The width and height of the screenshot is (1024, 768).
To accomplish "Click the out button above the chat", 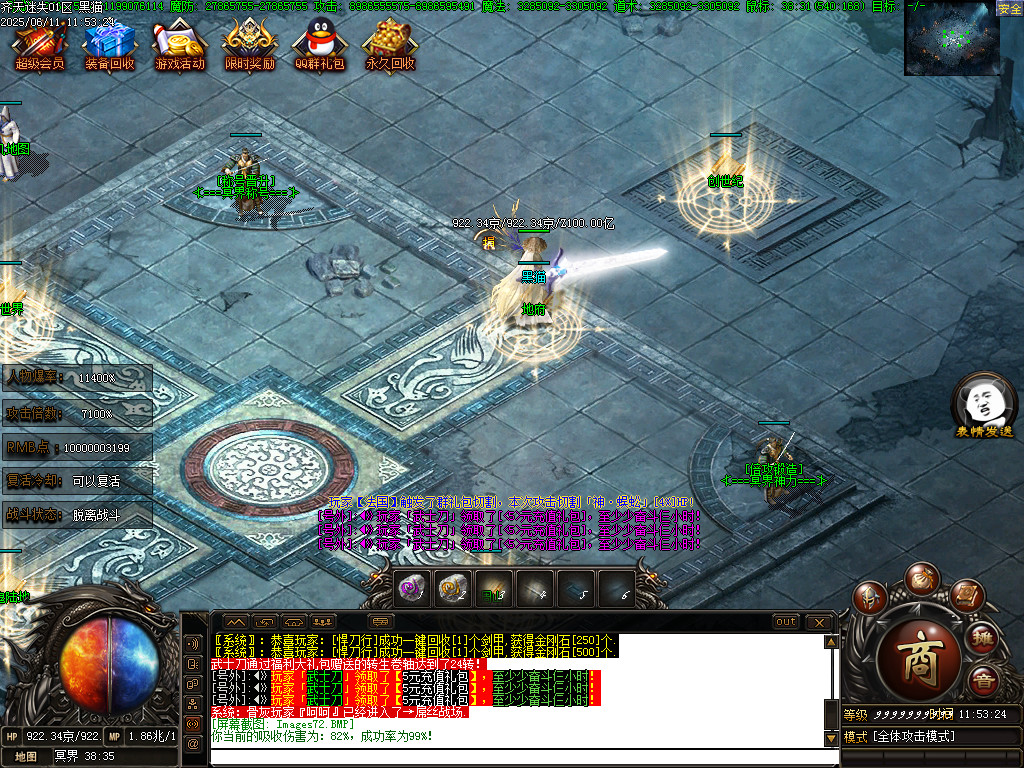I will click(x=787, y=622).
